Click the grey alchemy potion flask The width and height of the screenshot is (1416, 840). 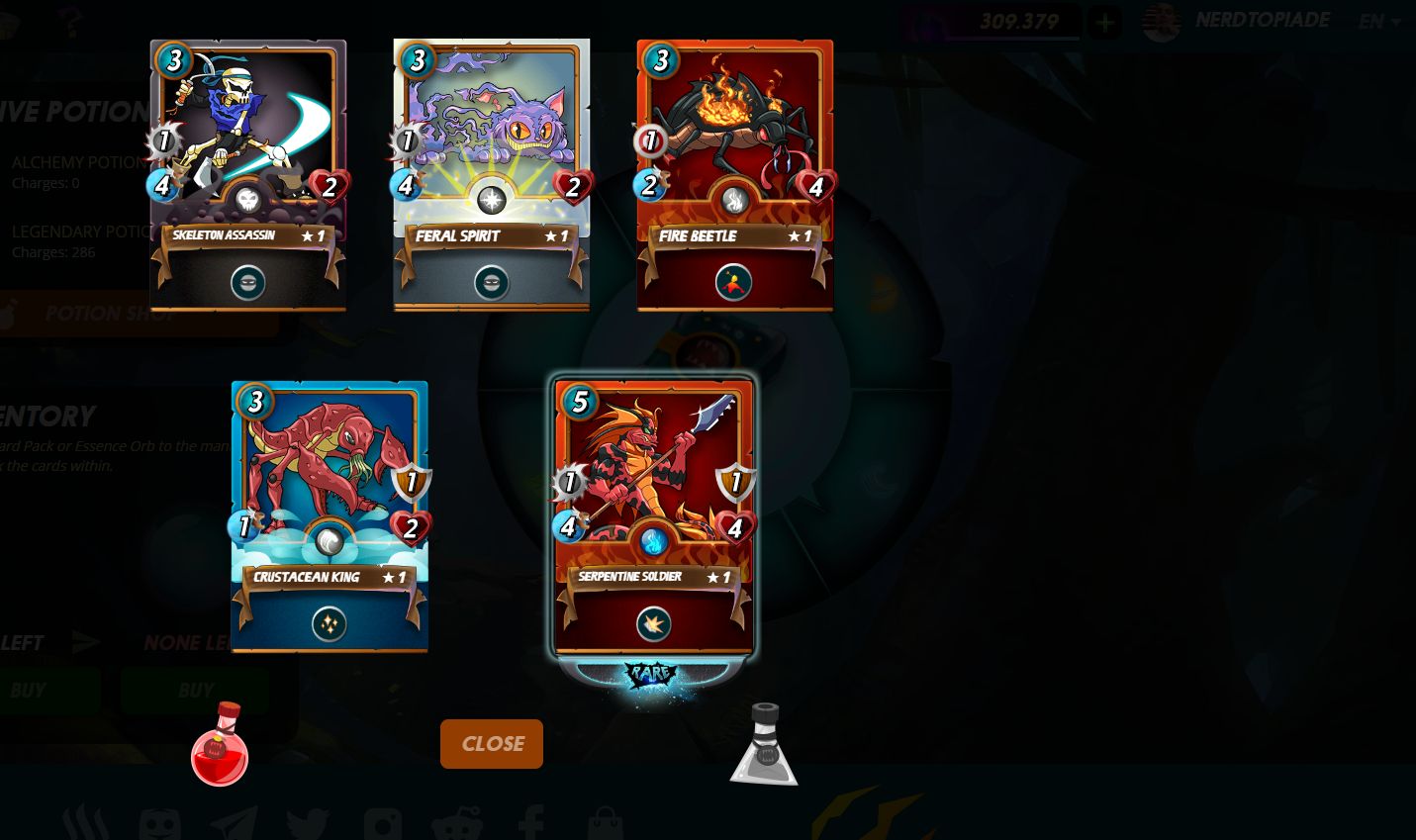coord(764,746)
